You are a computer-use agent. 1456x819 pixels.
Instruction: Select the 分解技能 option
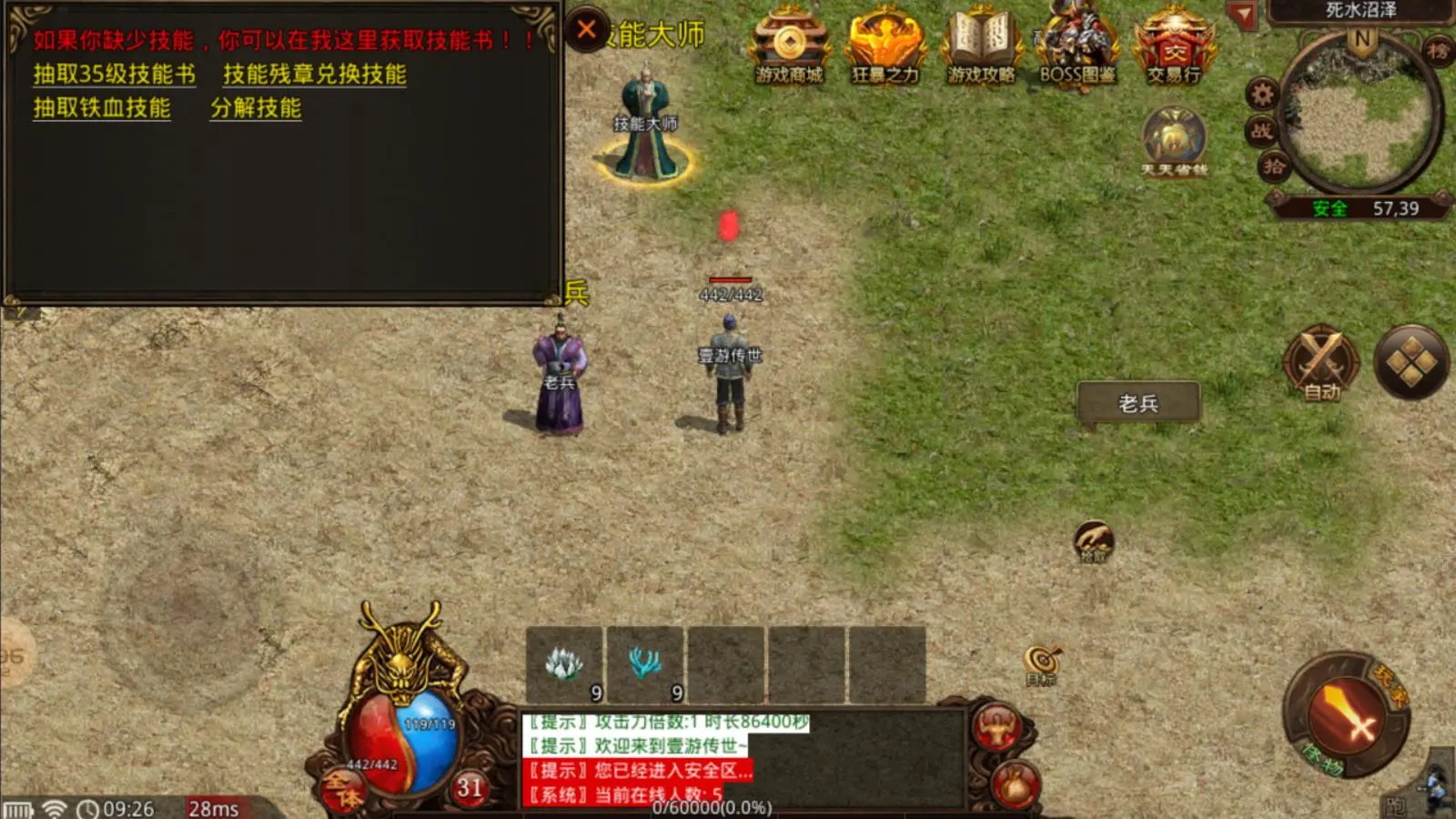[256, 109]
